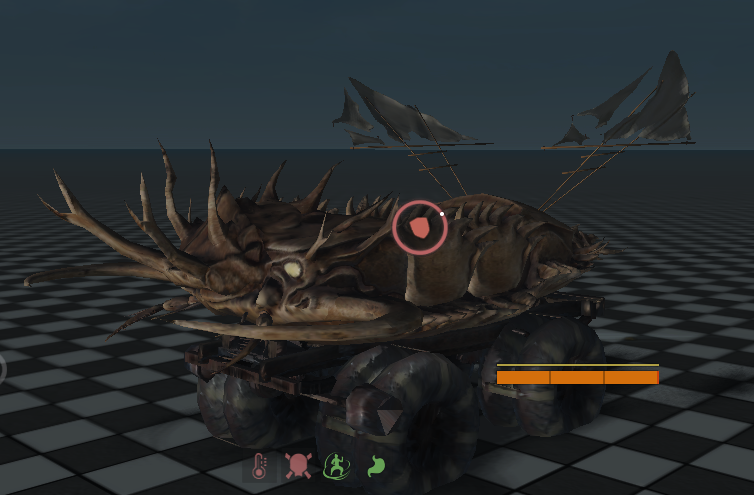Screen dimensions: 754x495
Task: Click the green martial arts figure icon
Action: 337,466
